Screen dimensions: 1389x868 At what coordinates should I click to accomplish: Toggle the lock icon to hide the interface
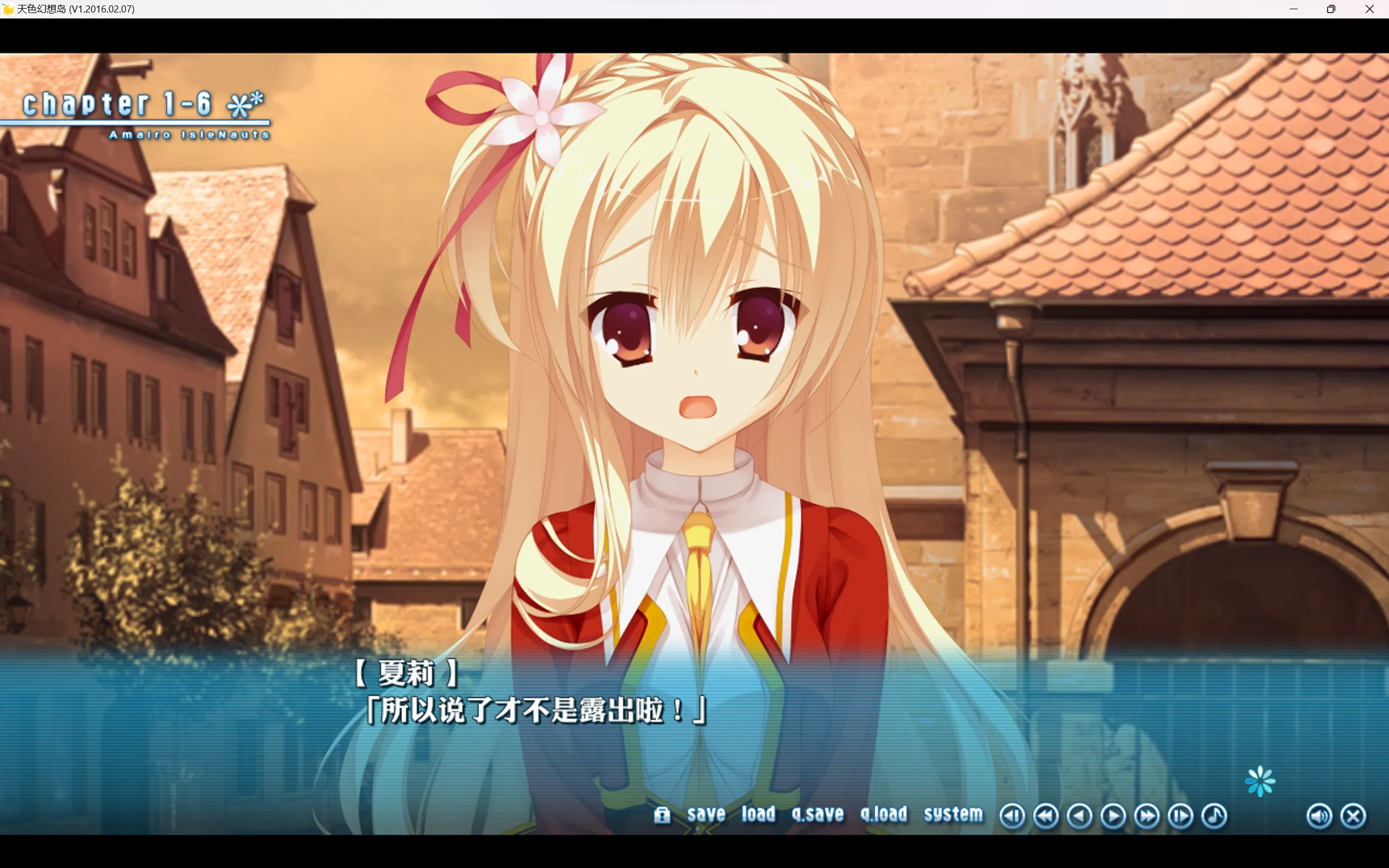coord(663,815)
